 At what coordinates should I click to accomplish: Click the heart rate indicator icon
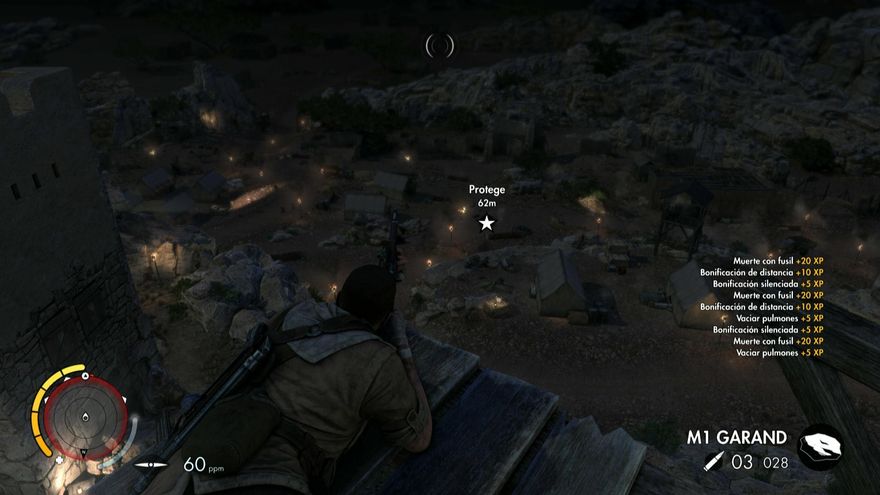point(151,464)
